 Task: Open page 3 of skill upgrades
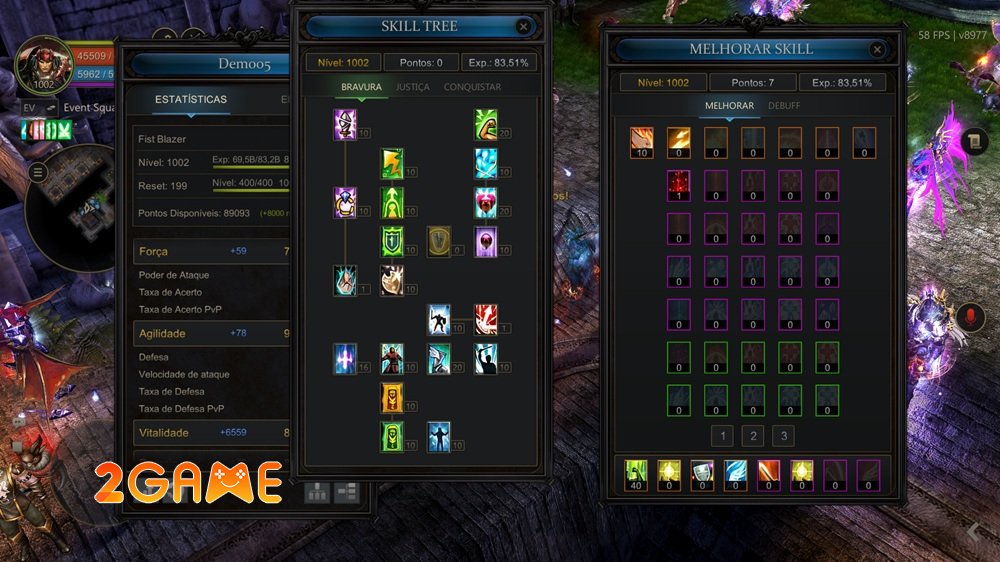click(x=785, y=436)
